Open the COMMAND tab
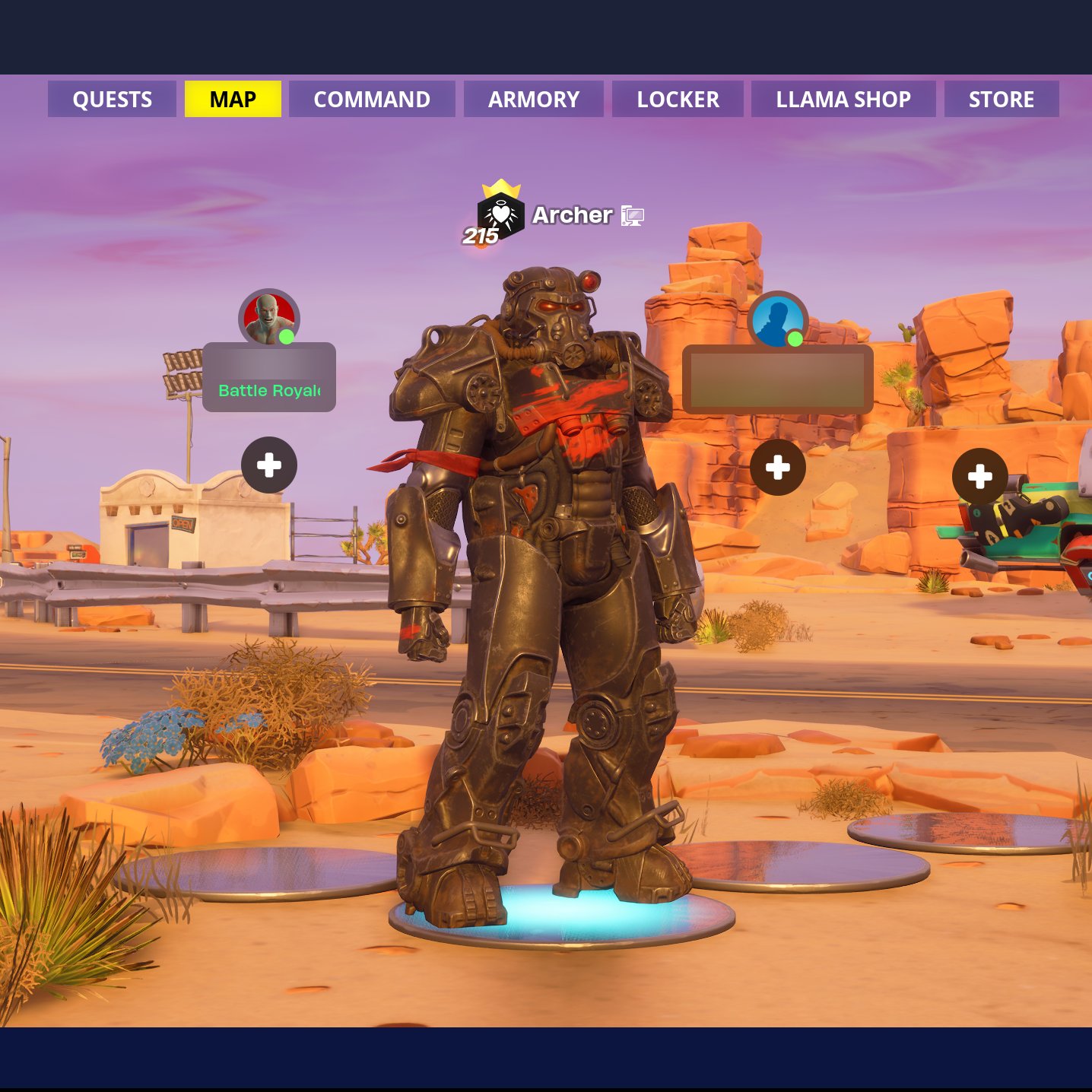The height and width of the screenshot is (1092, 1092). click(x=371, y=99)
